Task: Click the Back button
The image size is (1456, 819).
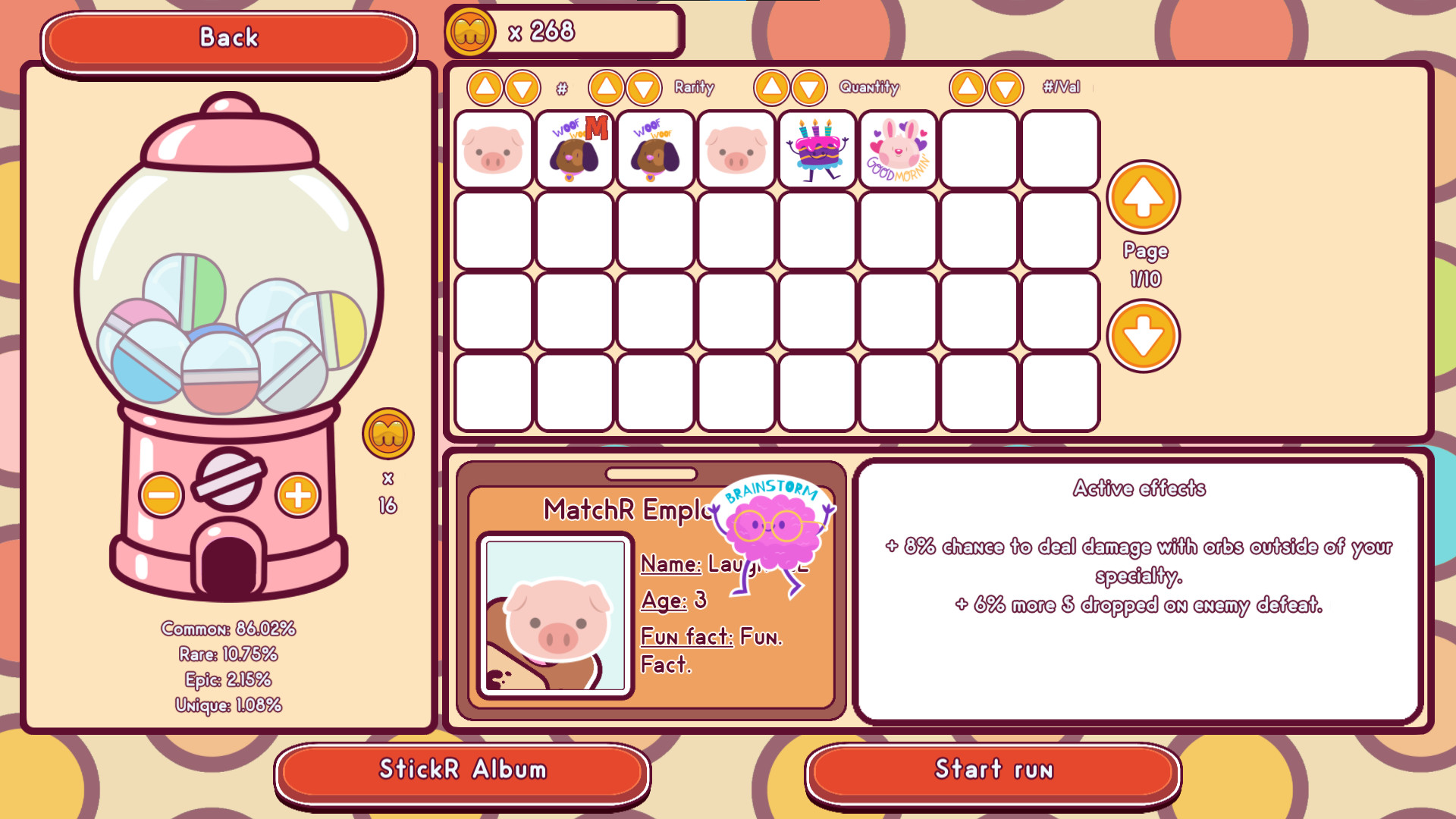Action: pyautogui.click(x=229, y=37)
